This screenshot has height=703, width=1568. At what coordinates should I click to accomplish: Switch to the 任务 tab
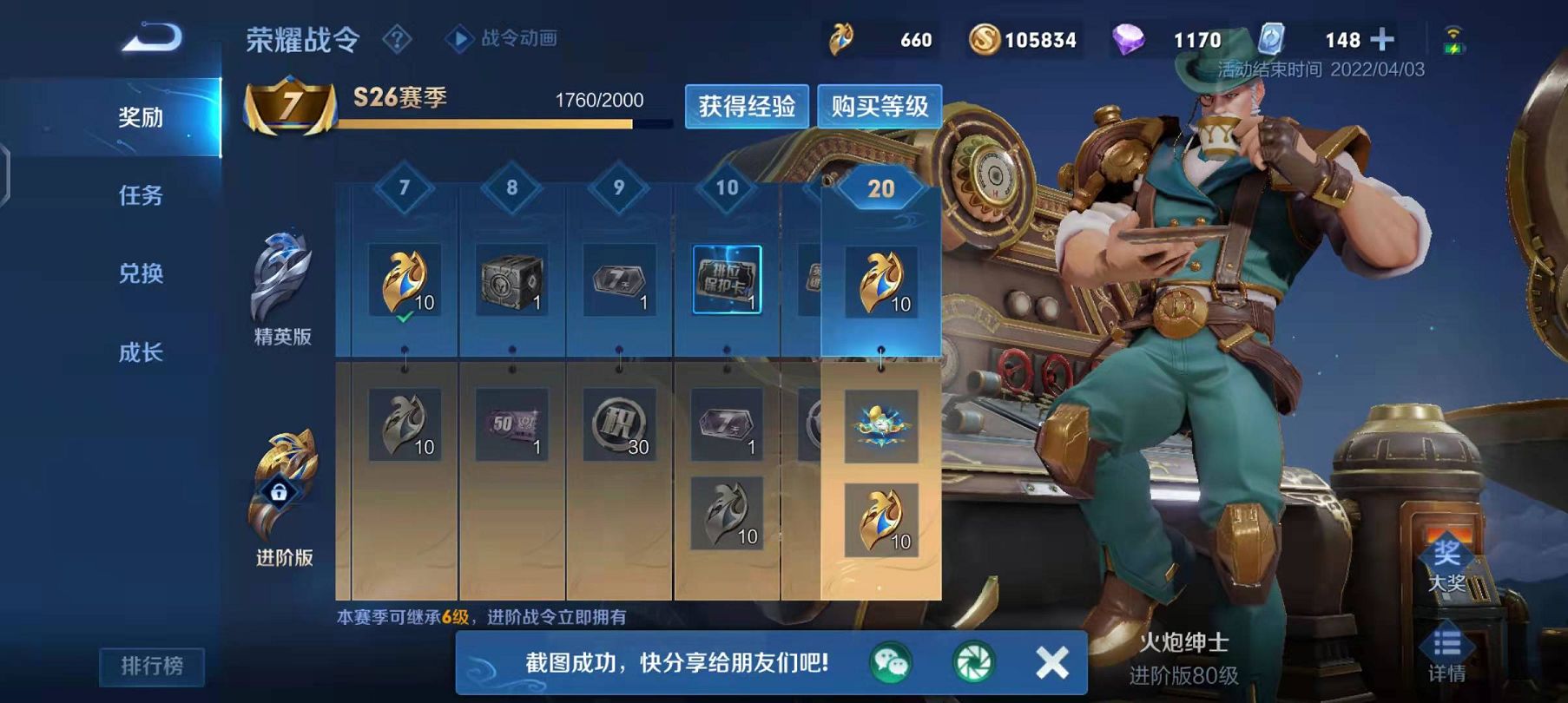tap(142, 198)
